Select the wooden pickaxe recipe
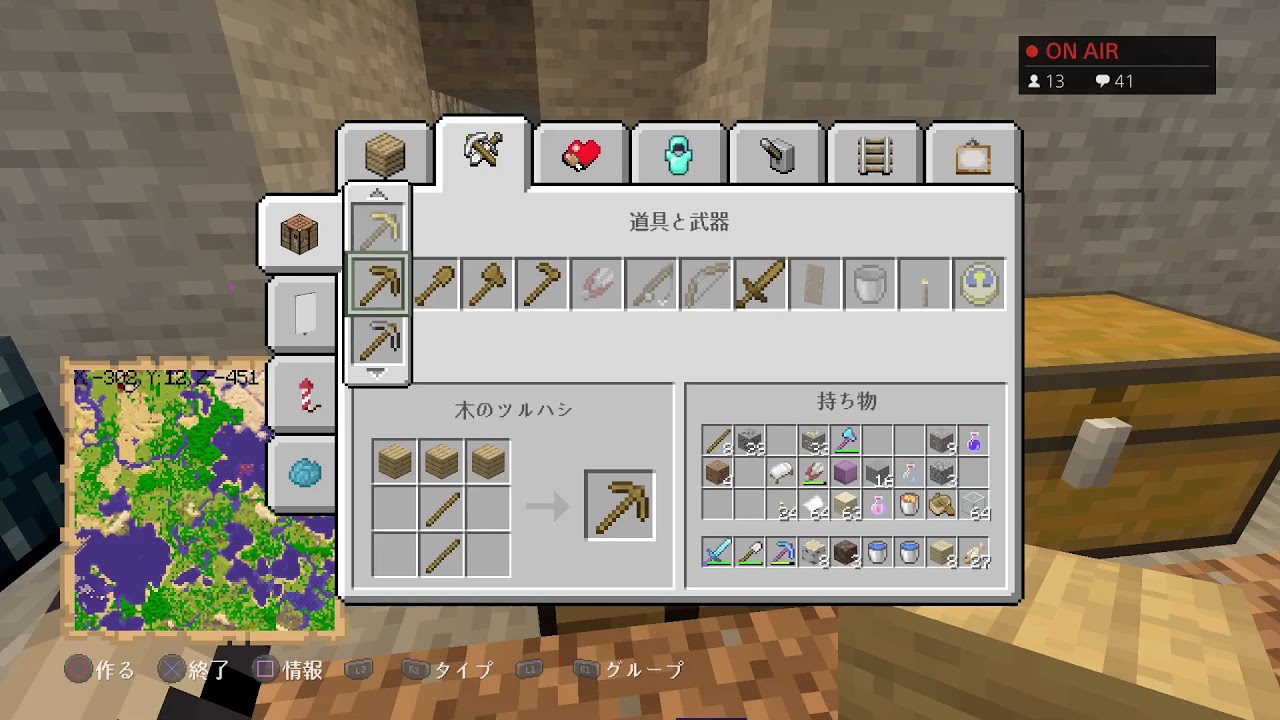Viewport: 1280px width, 720px height. coord(380,284)
